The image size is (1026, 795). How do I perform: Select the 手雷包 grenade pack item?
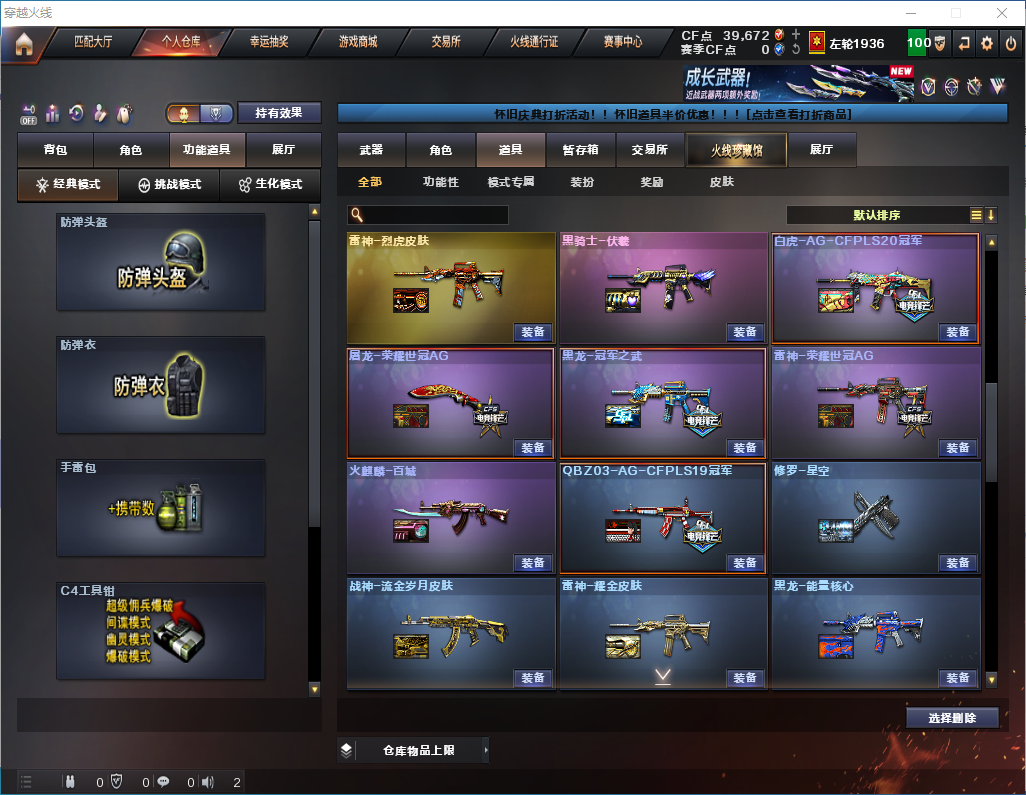(161, 507)
